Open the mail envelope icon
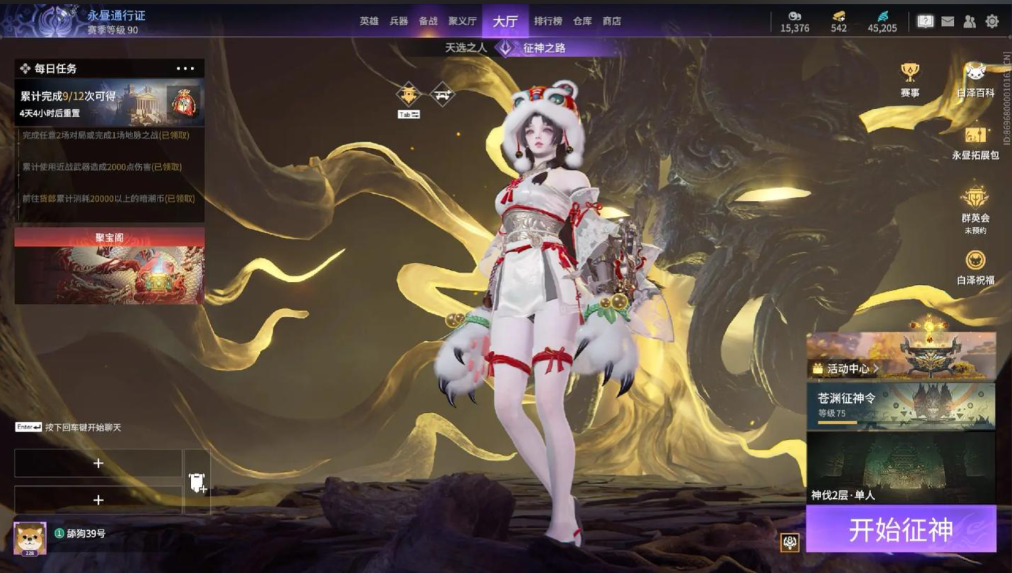The height and width of the screenshot is (573, 1012). click(947, 21)
